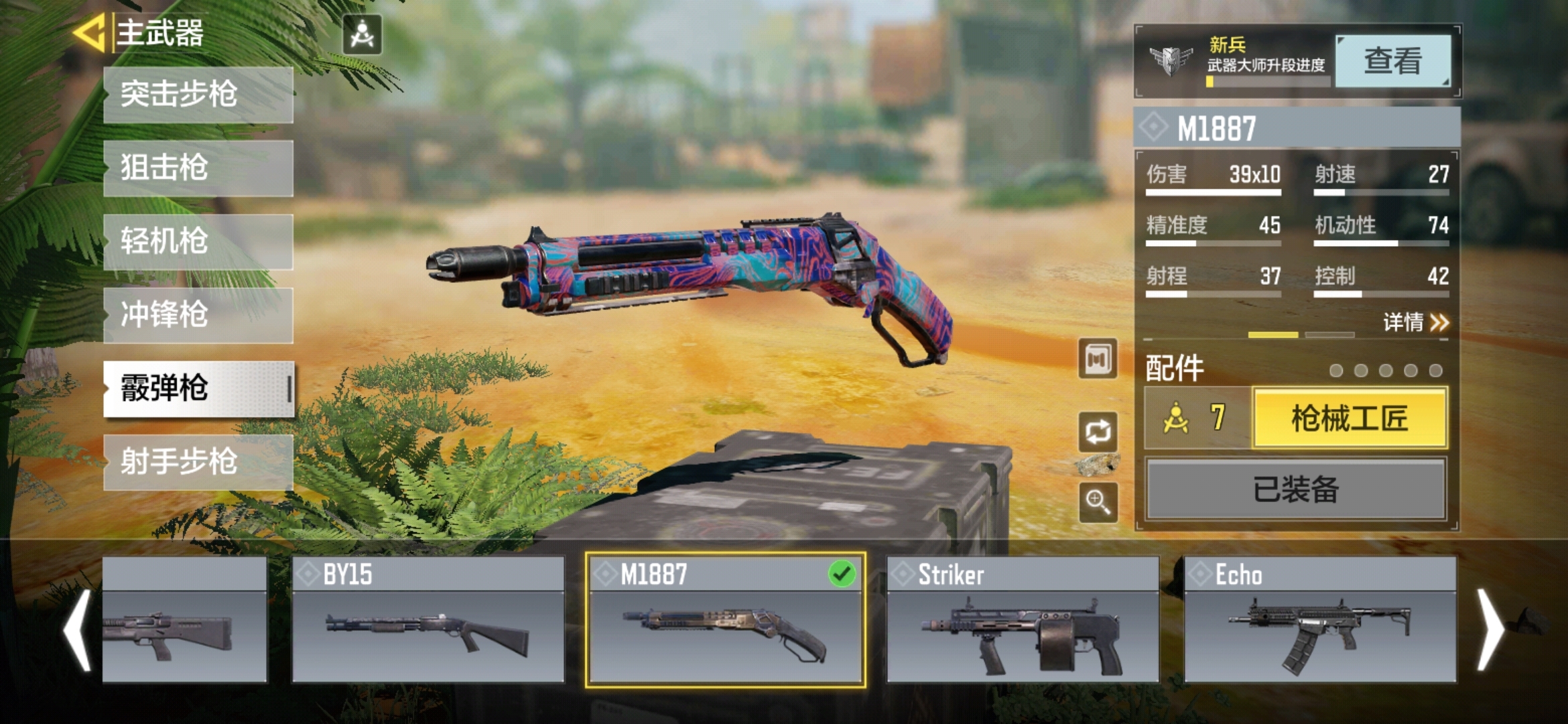Show next weapons with right arrow

[1492, 630]
